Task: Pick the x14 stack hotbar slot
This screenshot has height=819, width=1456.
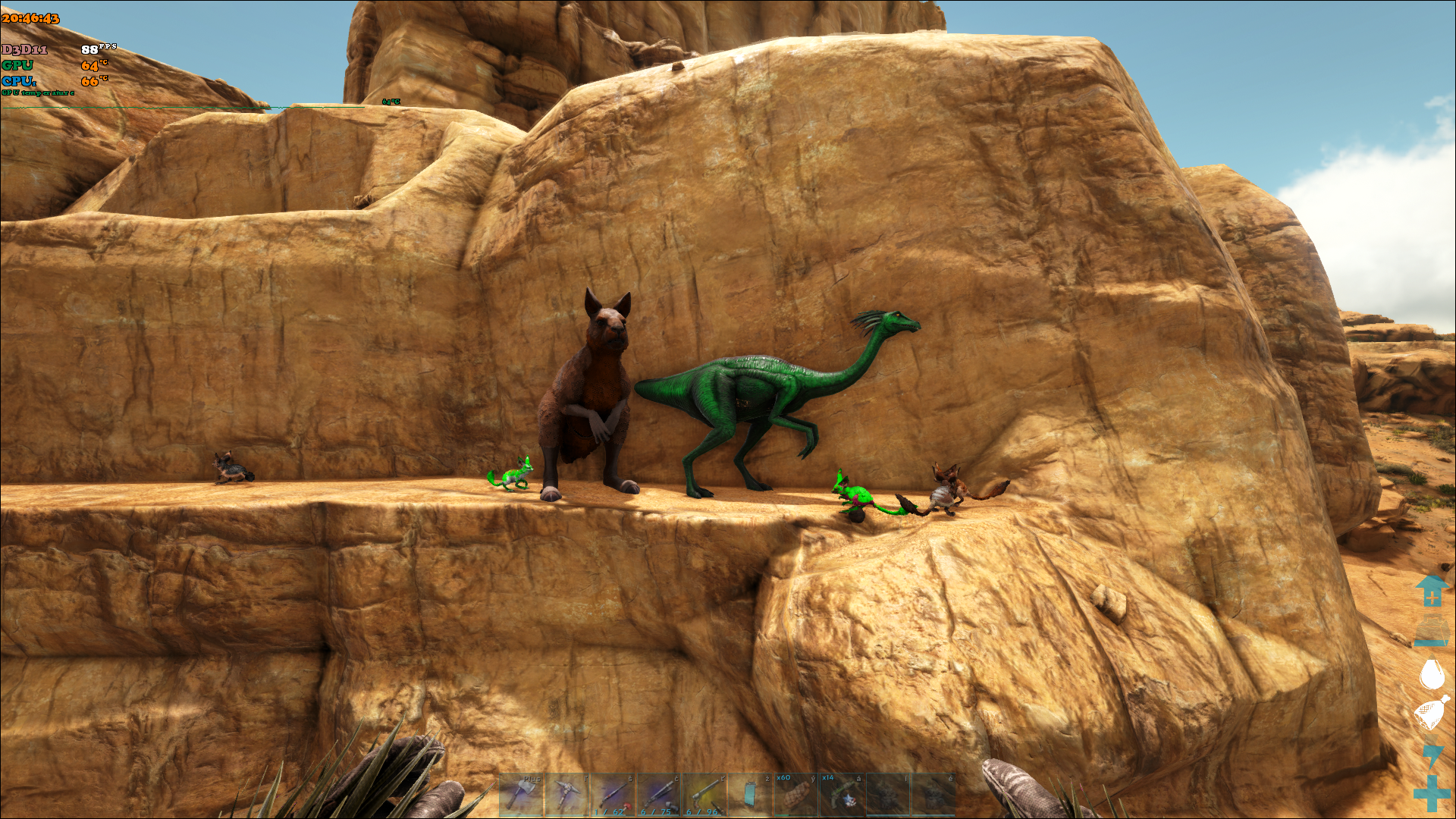Action: (x=841, y=795)
